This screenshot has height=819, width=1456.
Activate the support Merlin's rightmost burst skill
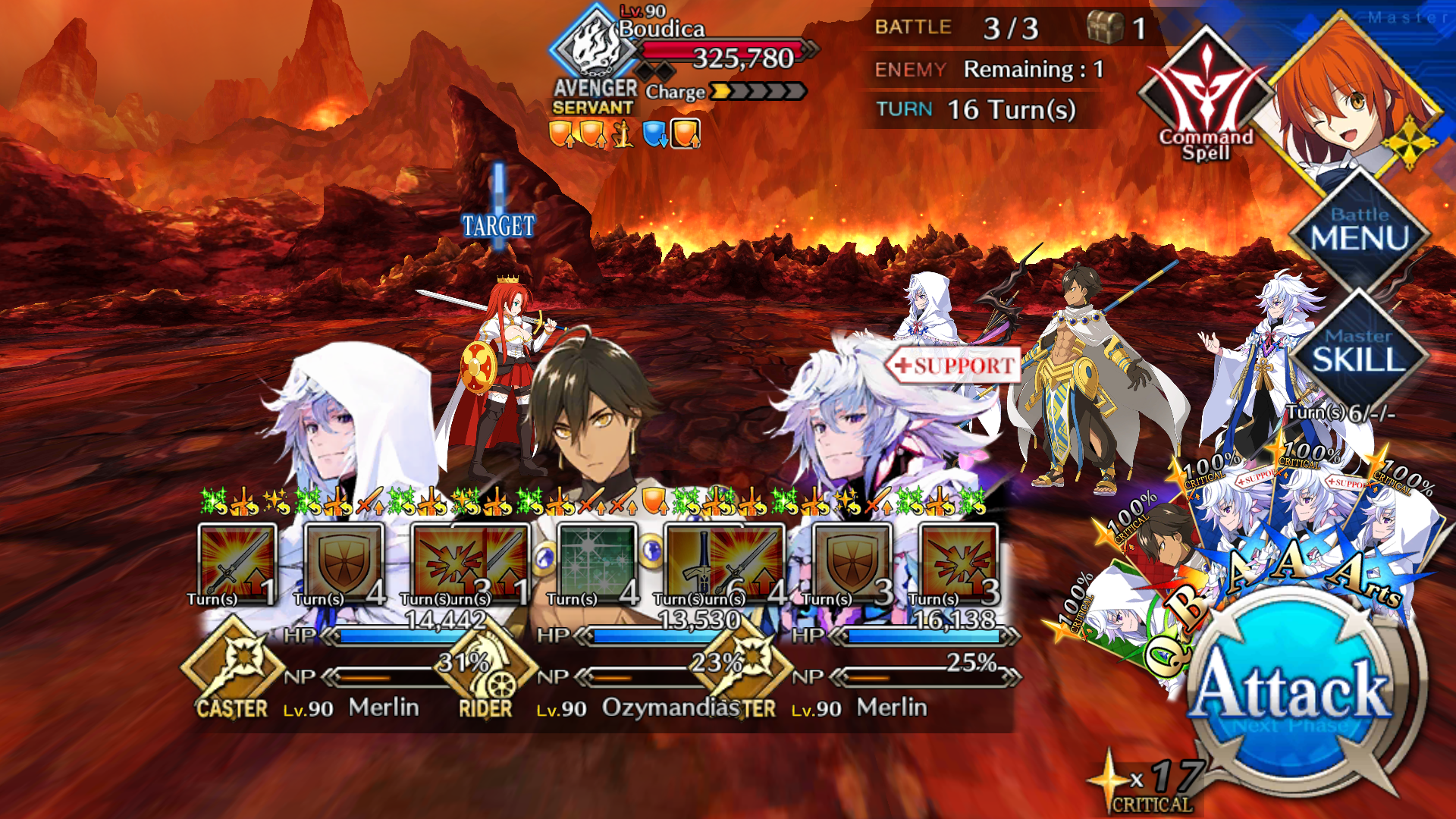point(959,565)
